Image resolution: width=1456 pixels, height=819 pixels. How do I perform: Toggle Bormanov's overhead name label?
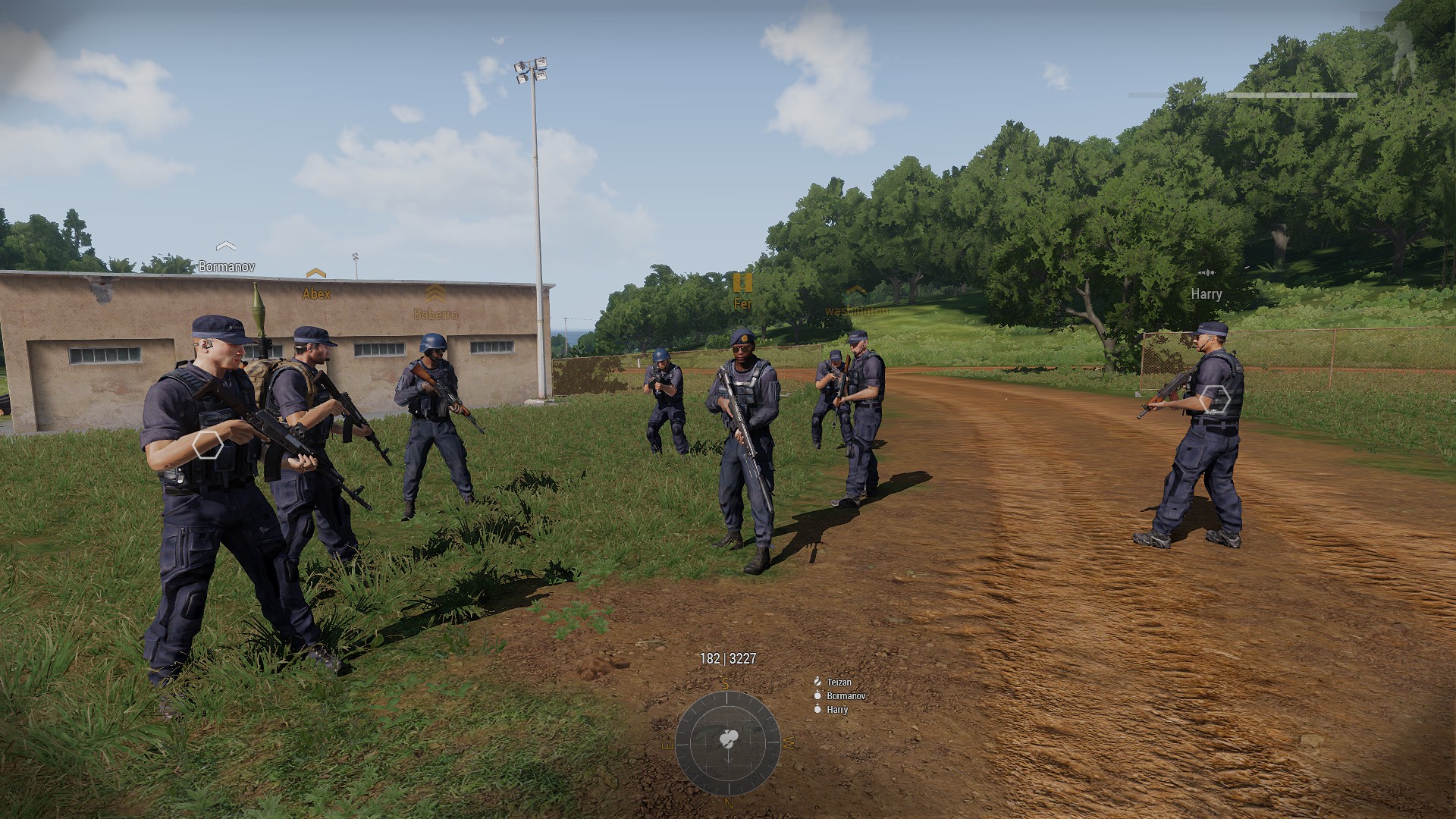point(226,266)
